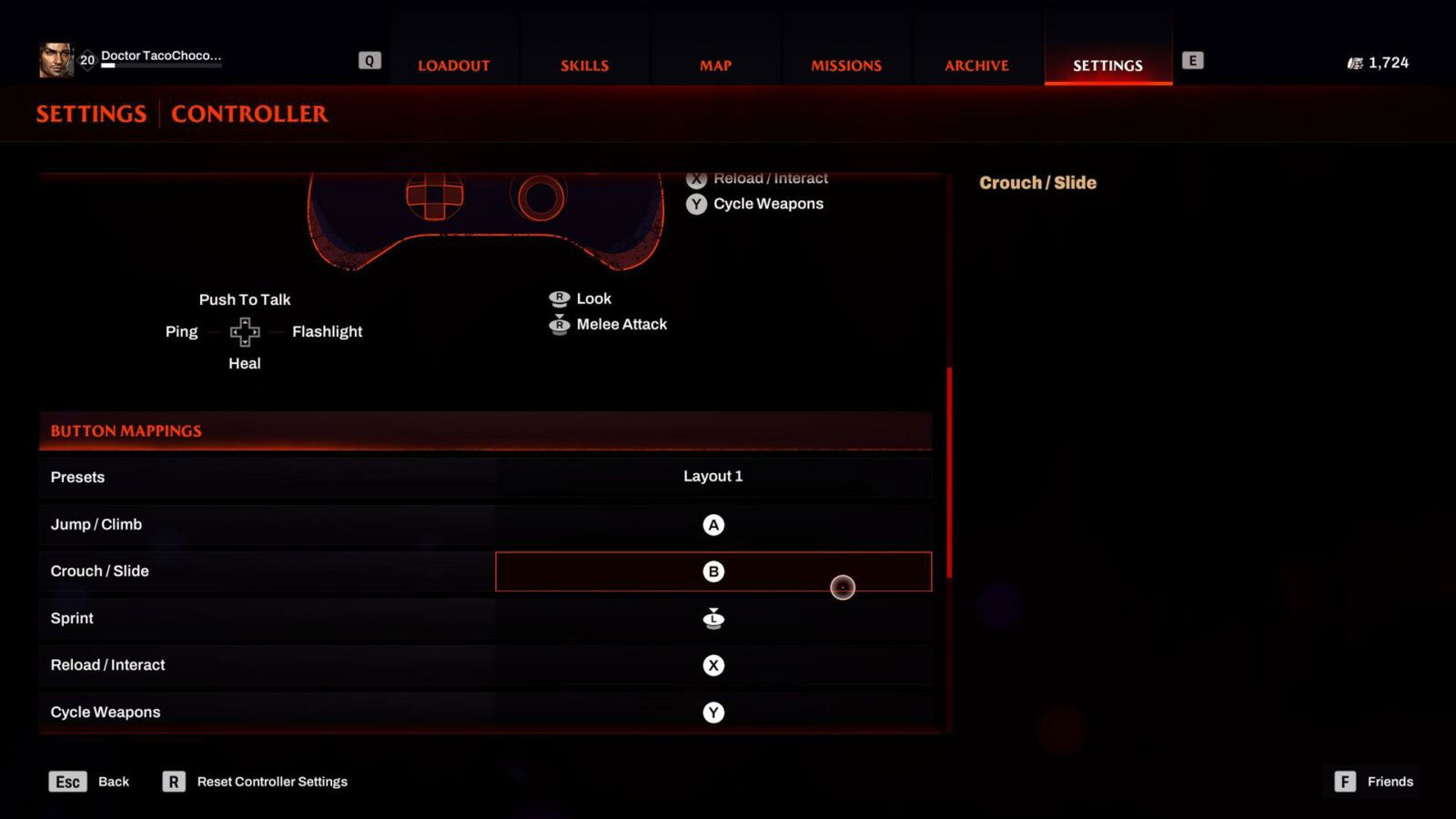Click the D-pad icon between Ping and Flashlight
The height and width of the screenshot is (819, 1456).
click(244, 332)
